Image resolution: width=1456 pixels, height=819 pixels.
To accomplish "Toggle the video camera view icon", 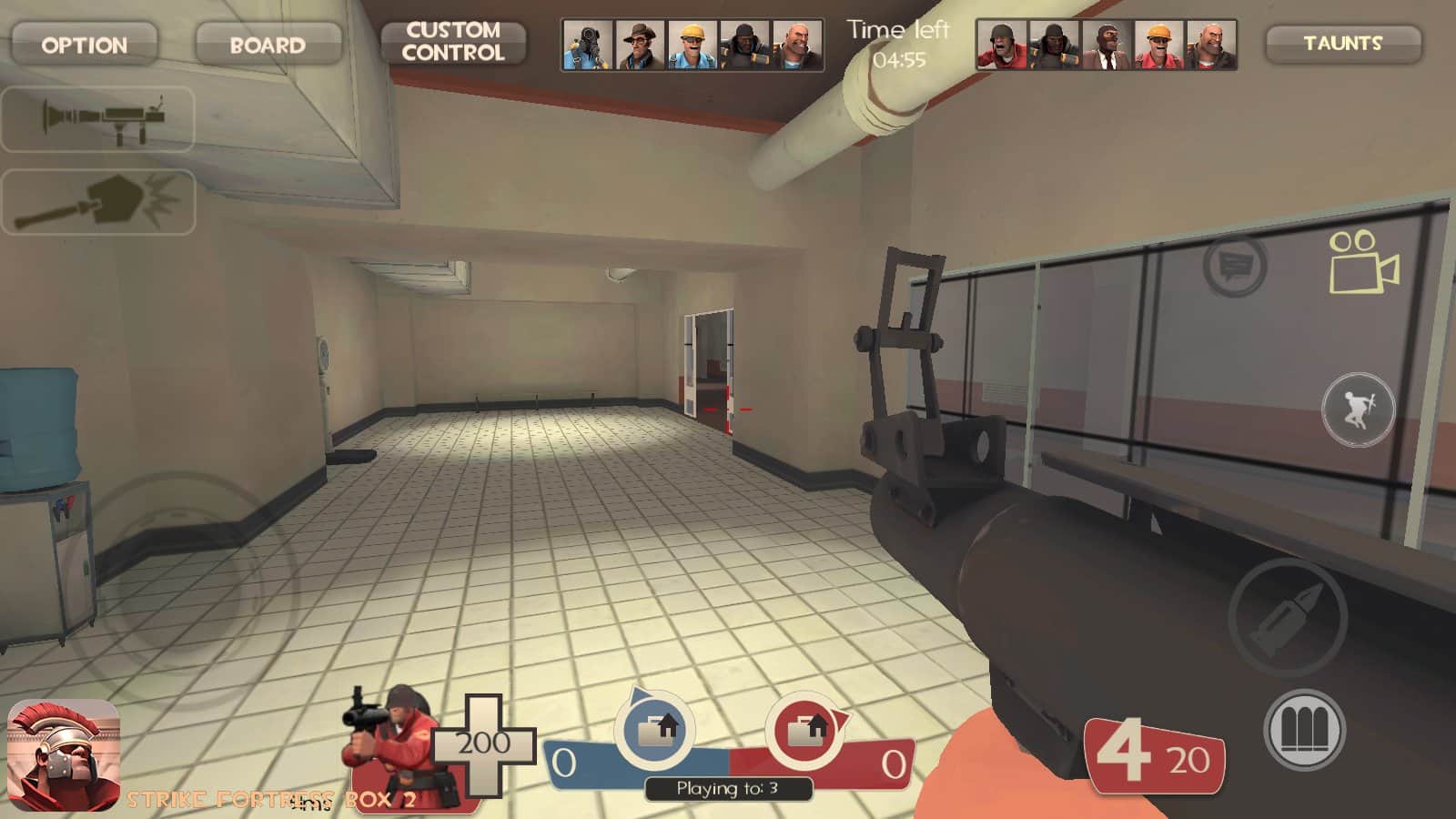I will [x=1363, y=262].
